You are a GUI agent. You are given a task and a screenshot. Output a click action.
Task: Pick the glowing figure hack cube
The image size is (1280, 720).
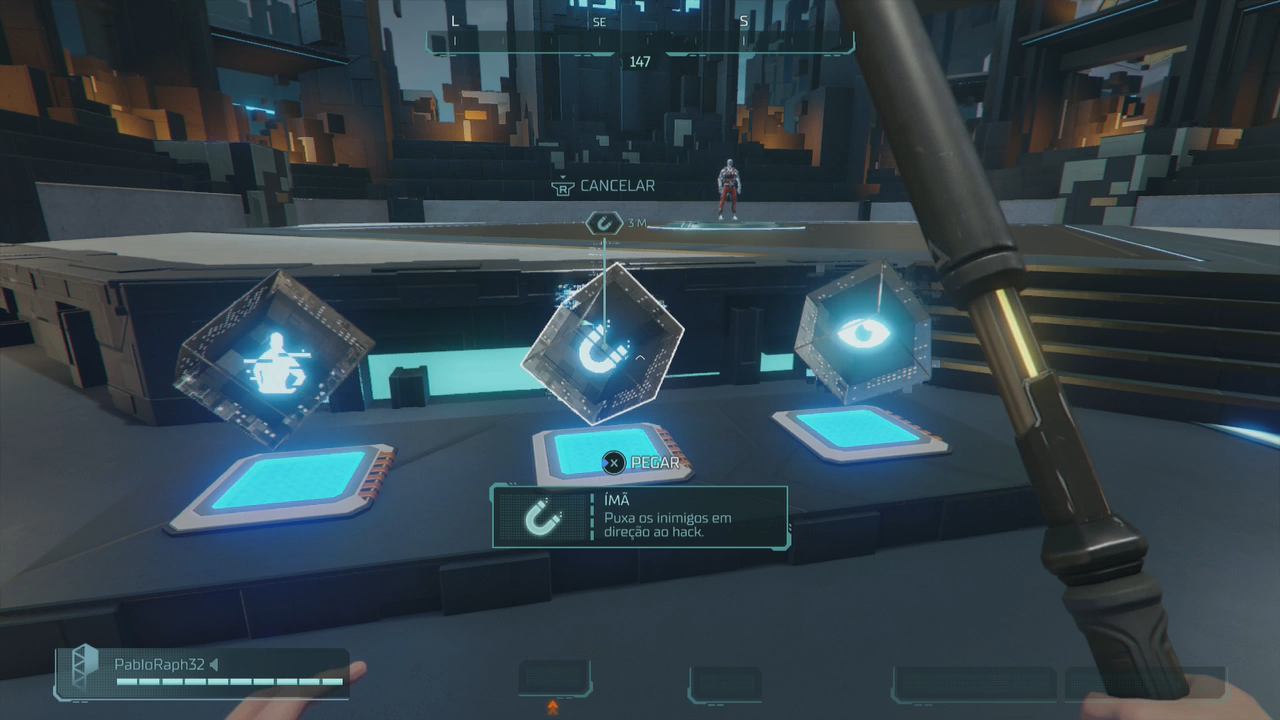273,357
